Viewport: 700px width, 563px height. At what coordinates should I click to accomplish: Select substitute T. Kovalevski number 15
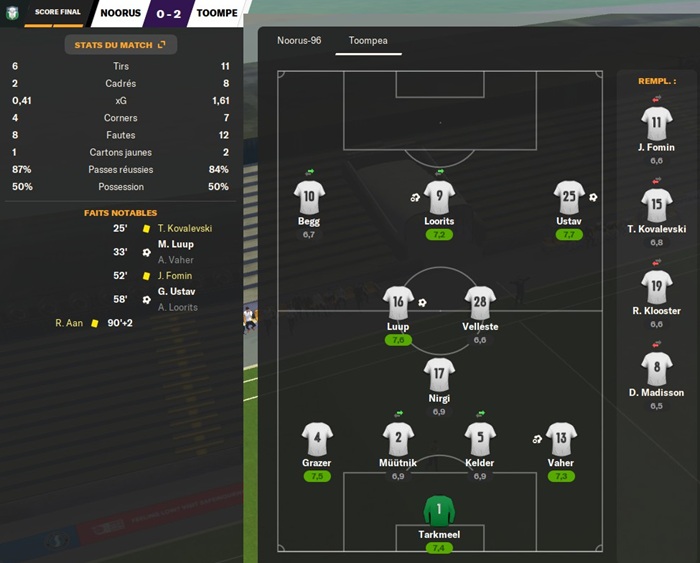[x=656, y=205]
